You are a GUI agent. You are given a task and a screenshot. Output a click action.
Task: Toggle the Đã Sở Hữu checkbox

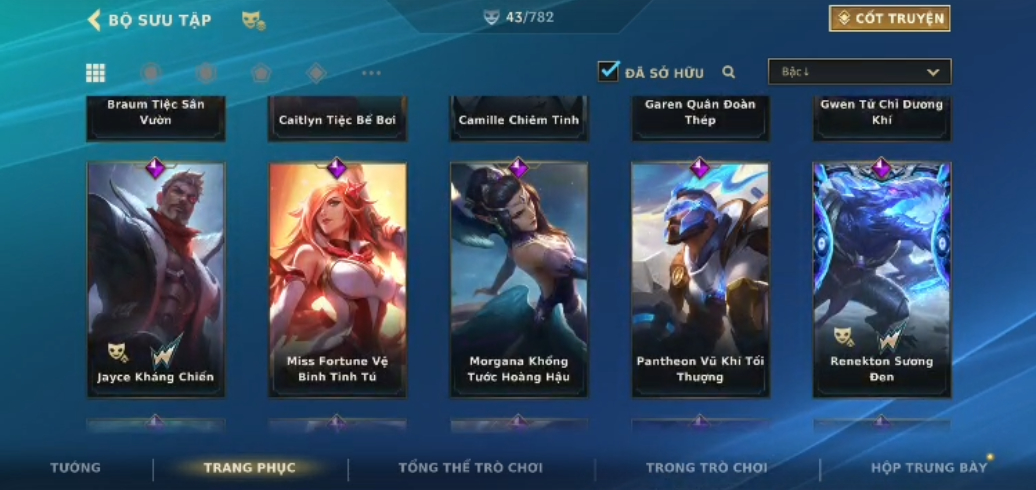[608, 71]
